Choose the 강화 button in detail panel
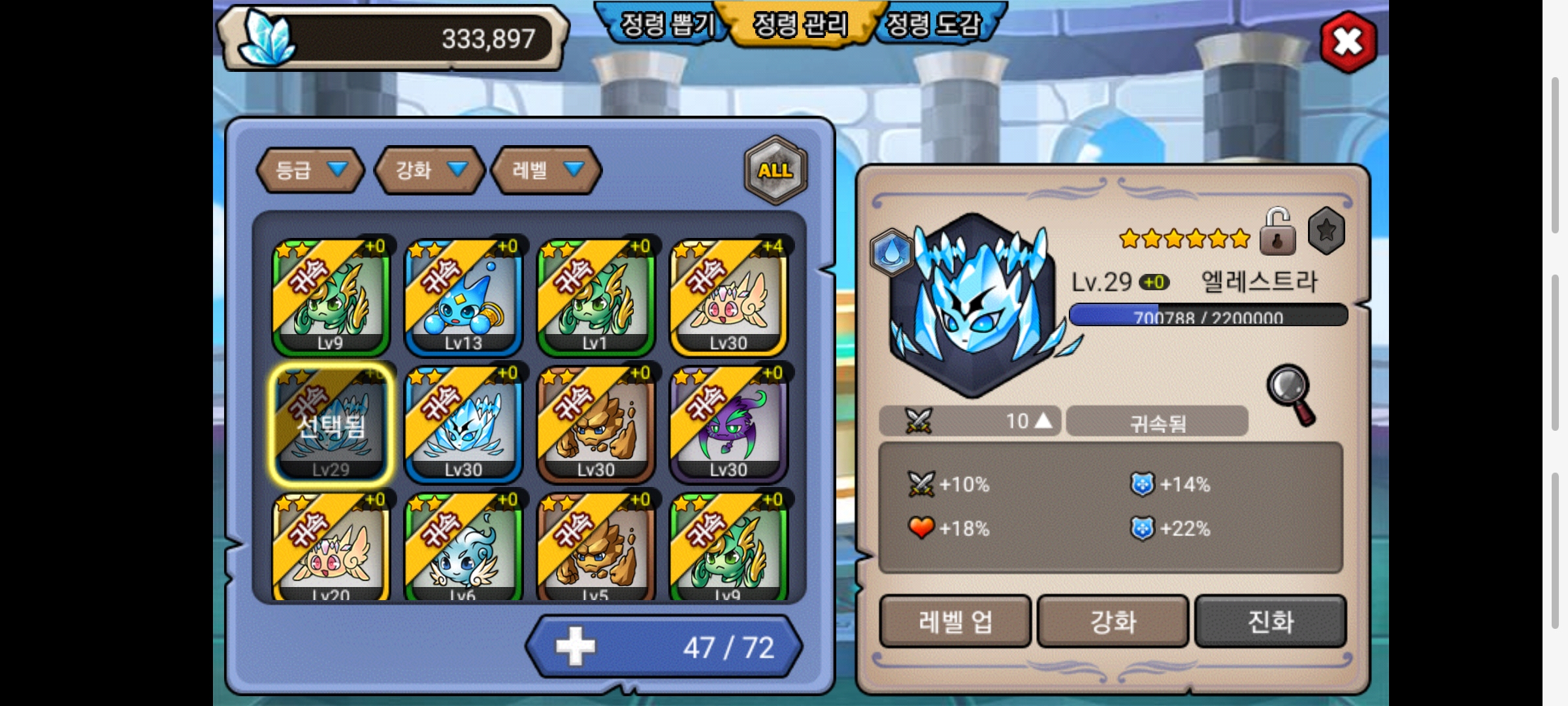 point(1113,621)
